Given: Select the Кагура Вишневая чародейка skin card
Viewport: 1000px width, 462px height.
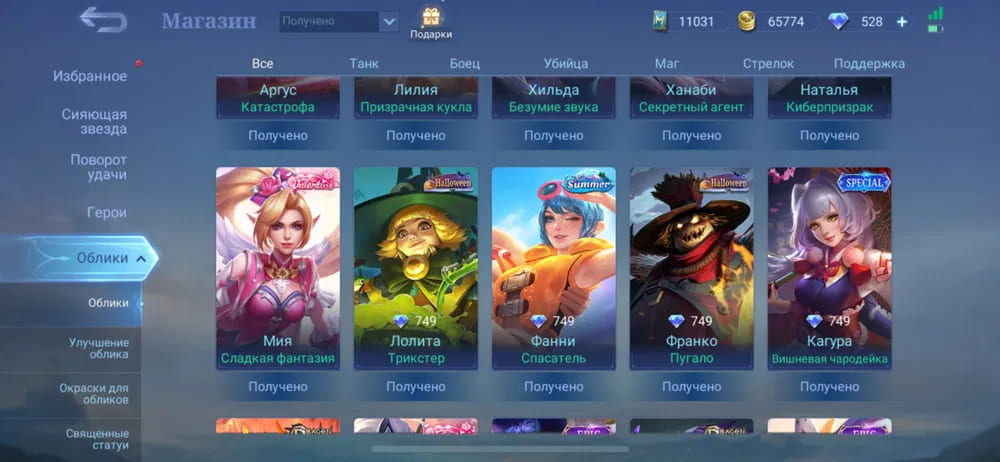Looking at the screenshot, I should (x=830, y=267).
